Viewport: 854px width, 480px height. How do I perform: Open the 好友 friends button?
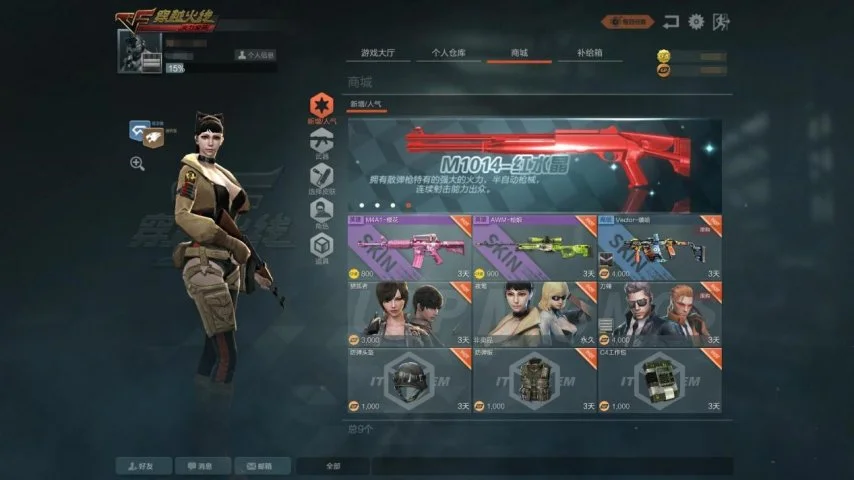143,466
